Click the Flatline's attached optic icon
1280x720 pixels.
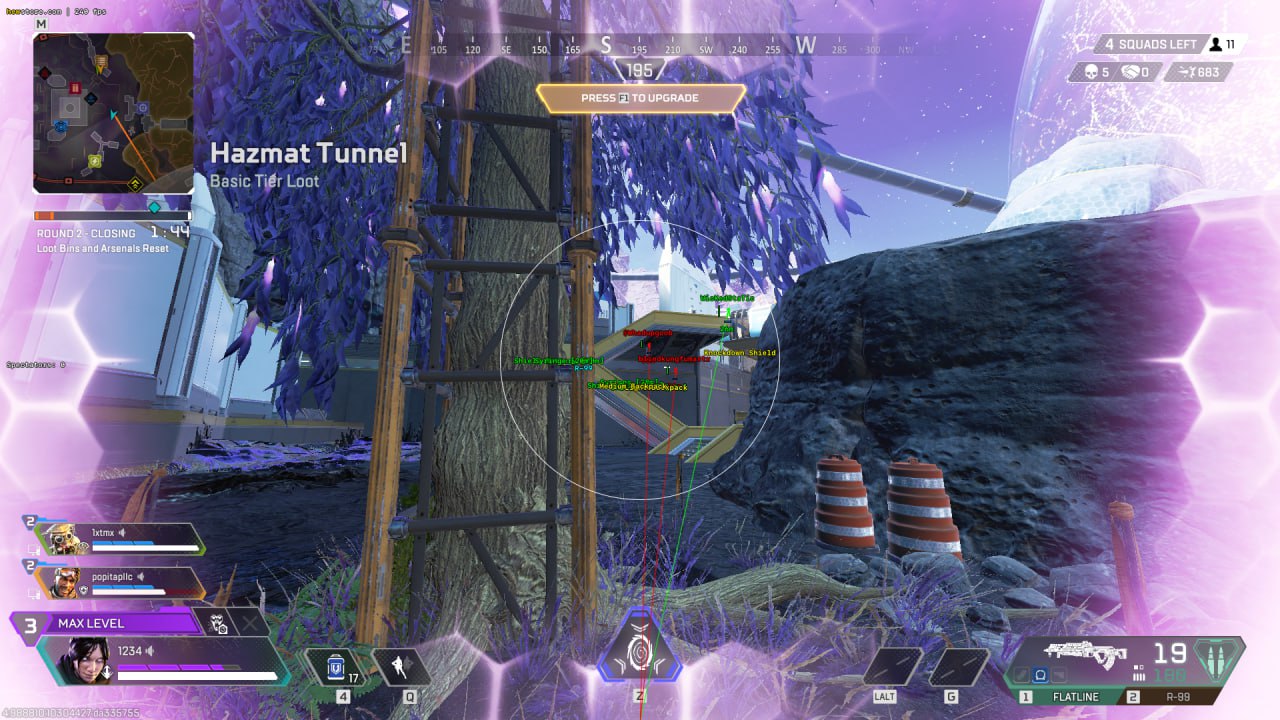[1039, 675]
